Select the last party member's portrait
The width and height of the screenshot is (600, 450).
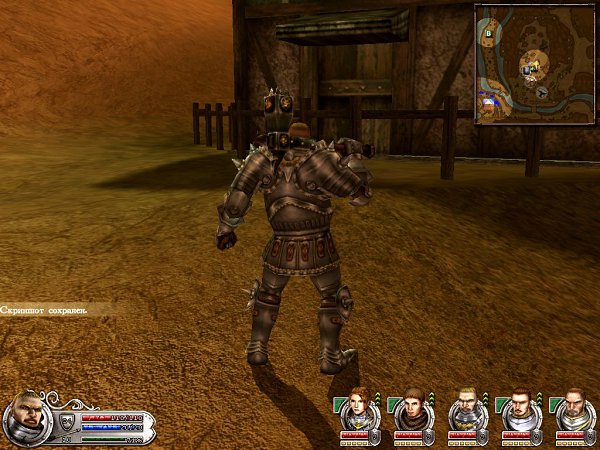pyautogui.click(x=572, y=408)
